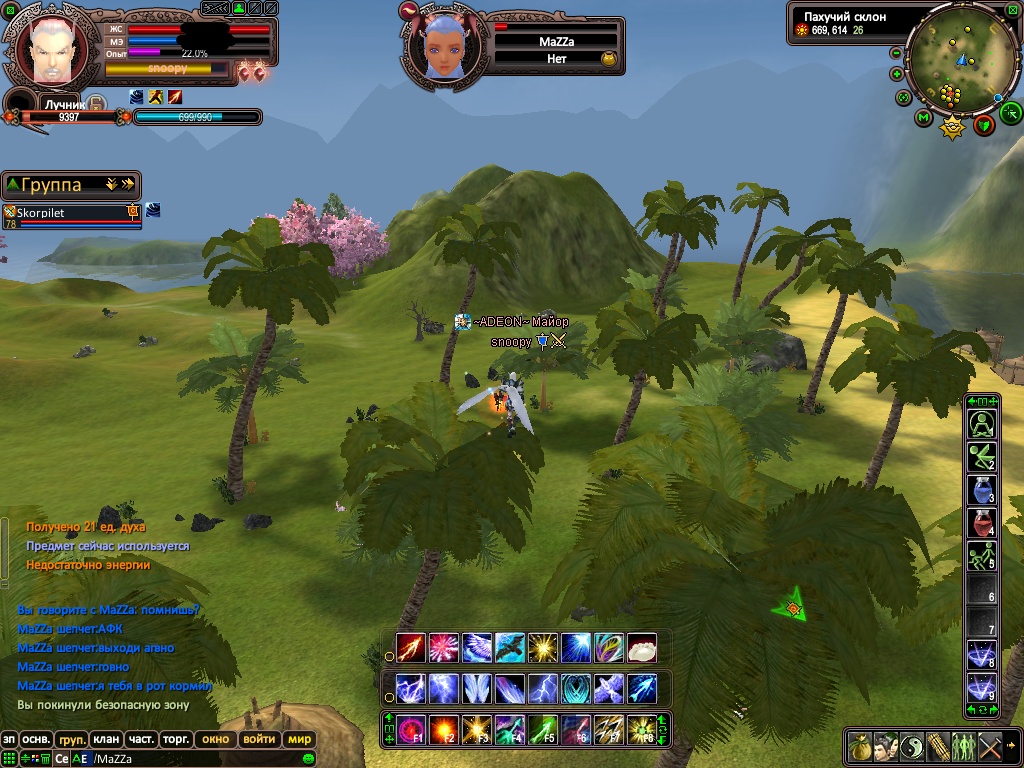Switch to the груп. chat tab

[x=71, y=740]
